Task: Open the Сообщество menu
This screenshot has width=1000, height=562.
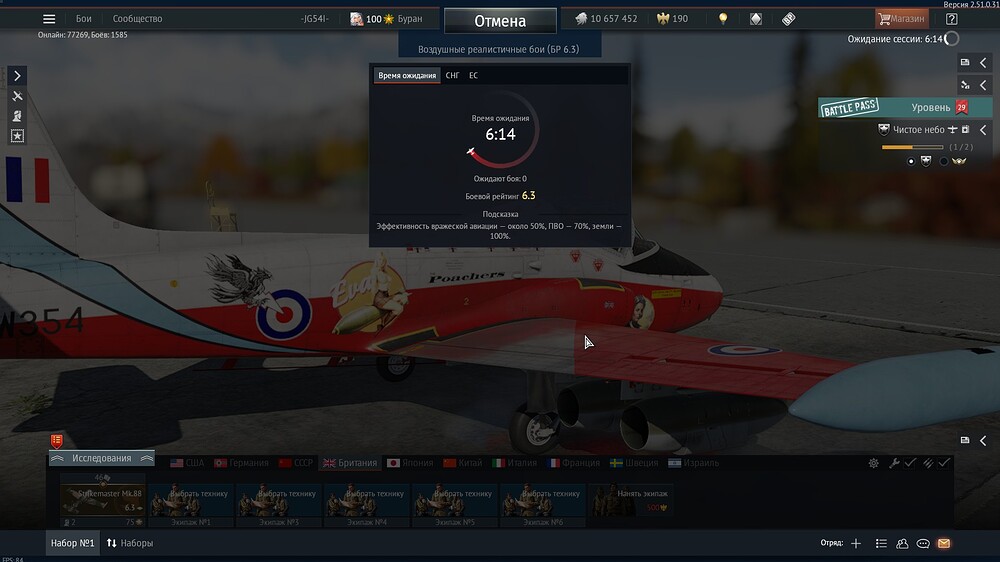Action: click(x=137, y=19)
